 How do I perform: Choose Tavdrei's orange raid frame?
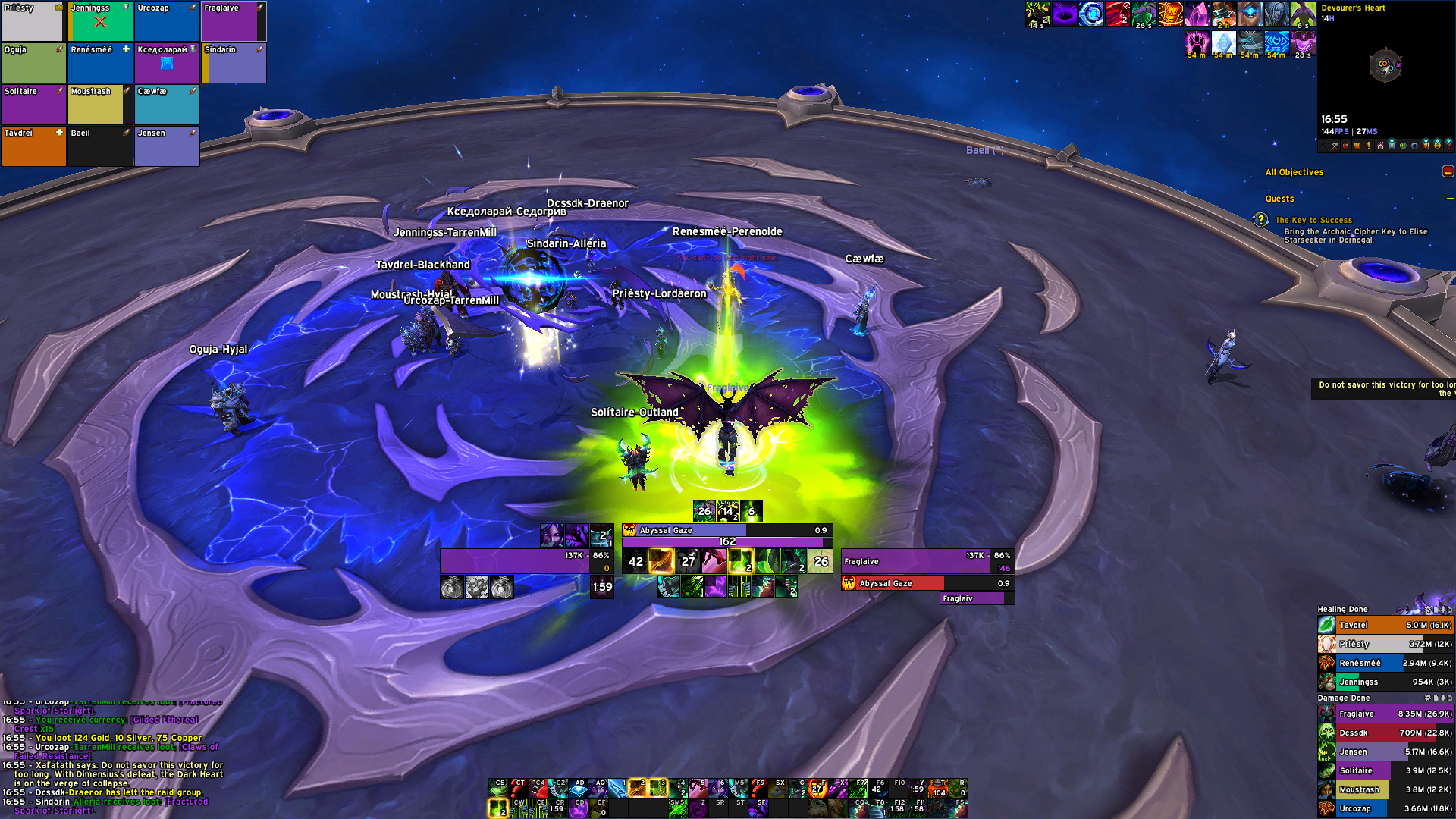point(33,146)
